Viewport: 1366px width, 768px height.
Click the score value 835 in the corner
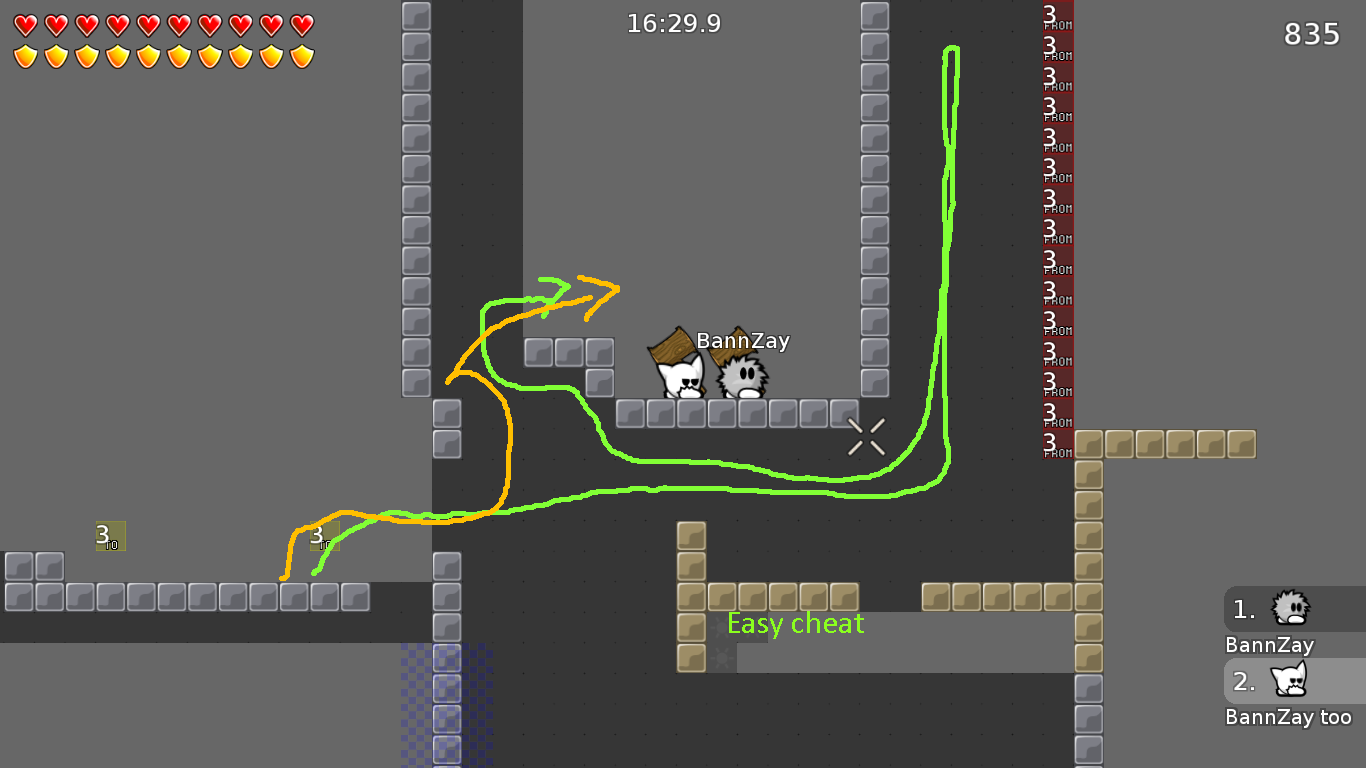coord(1311,33)
